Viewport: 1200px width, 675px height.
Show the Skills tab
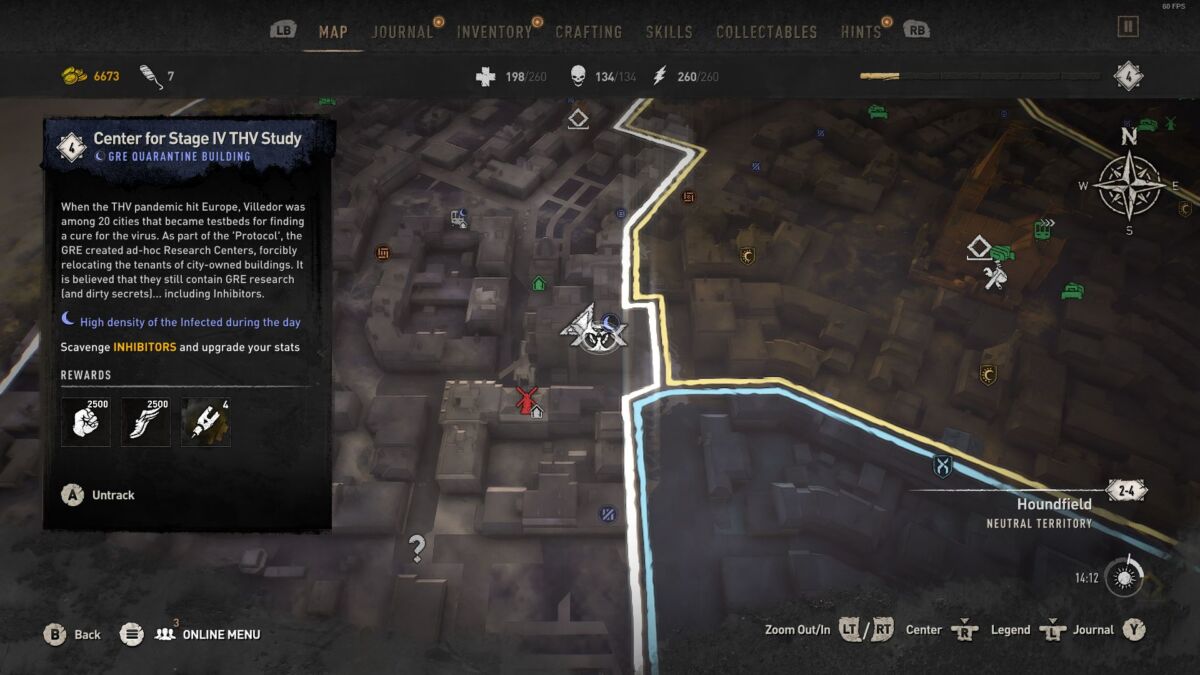tap(669, 32)
